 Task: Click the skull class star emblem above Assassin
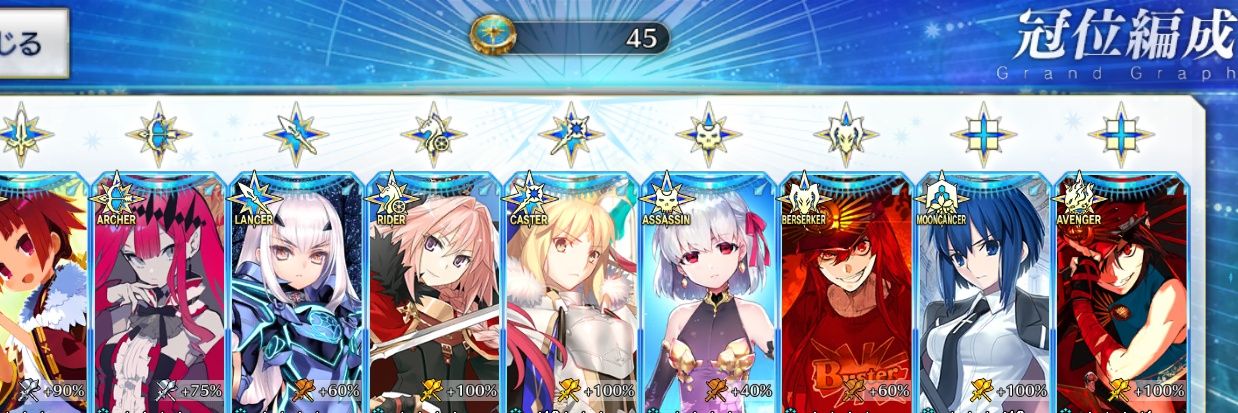[x=708, y=134]
